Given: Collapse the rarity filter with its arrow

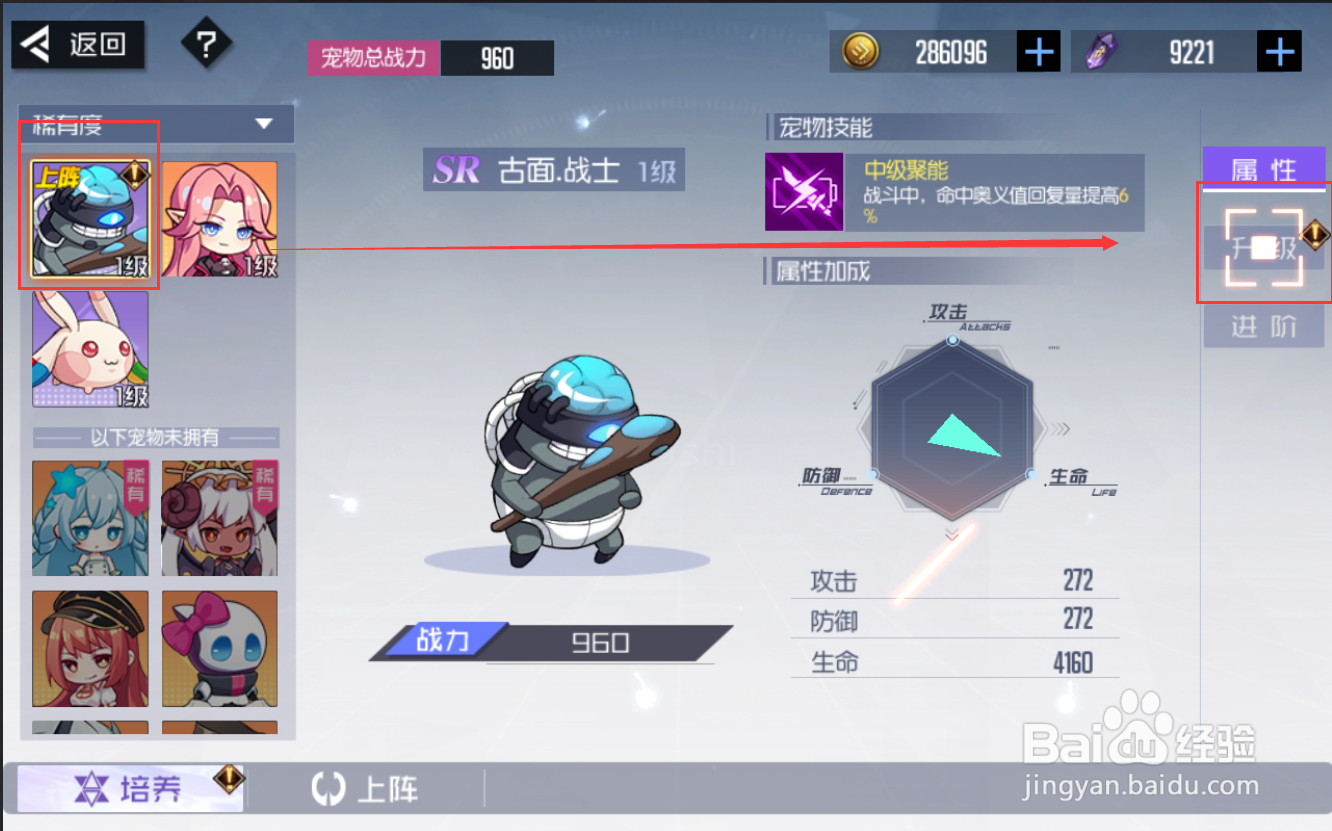Looking at the screenshot, I should pyautogui.click(x=264, y=126).
